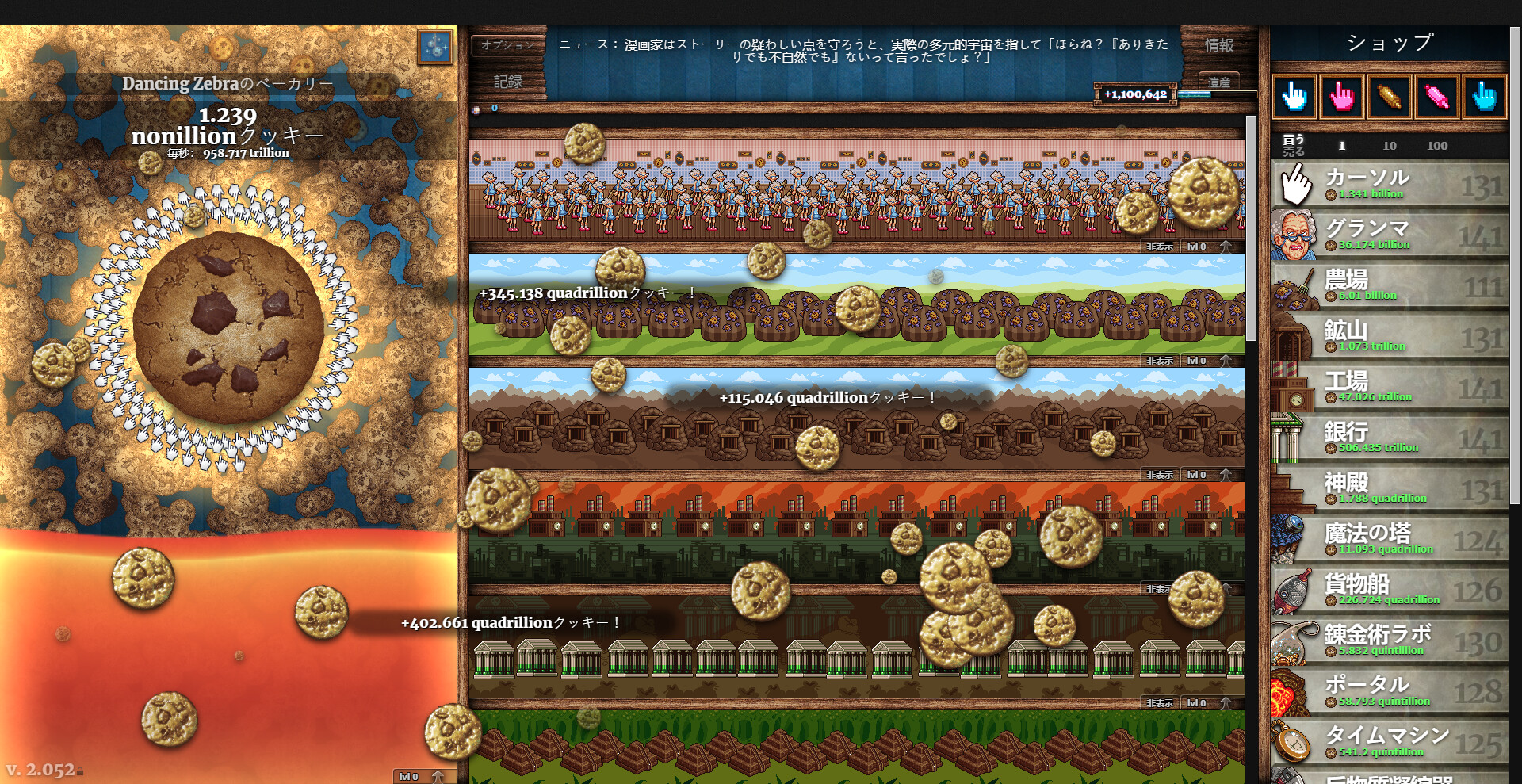Hide the grandma row with 非表示
Screen dimensions: 1522x784
point(1160,247)
